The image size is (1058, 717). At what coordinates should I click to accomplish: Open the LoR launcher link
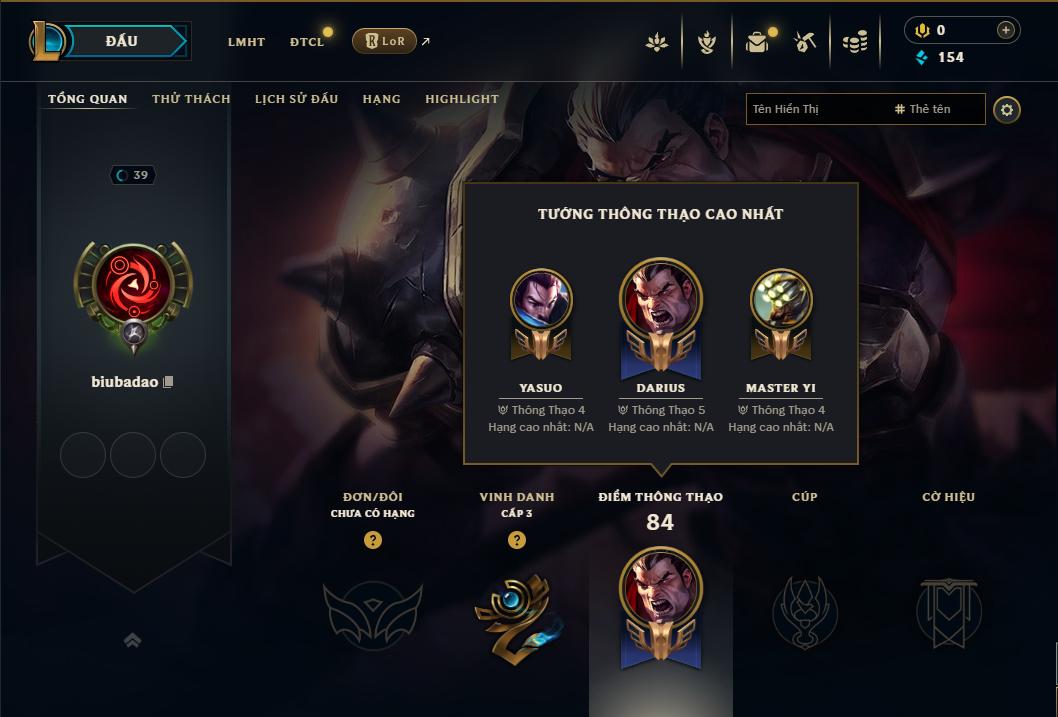[x=385, y=41]
